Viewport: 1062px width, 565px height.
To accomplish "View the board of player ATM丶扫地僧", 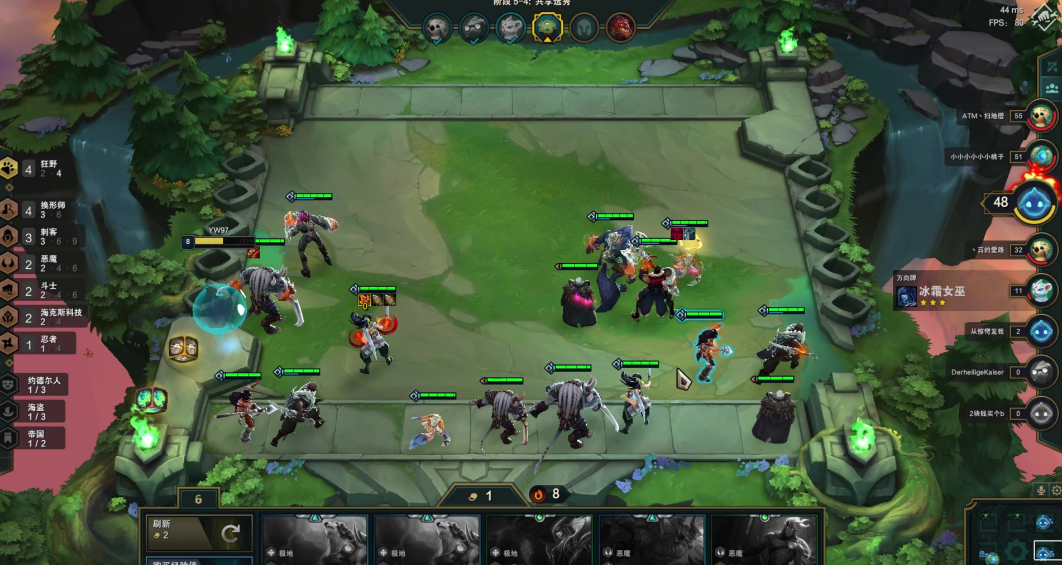I will point(1041,116).
